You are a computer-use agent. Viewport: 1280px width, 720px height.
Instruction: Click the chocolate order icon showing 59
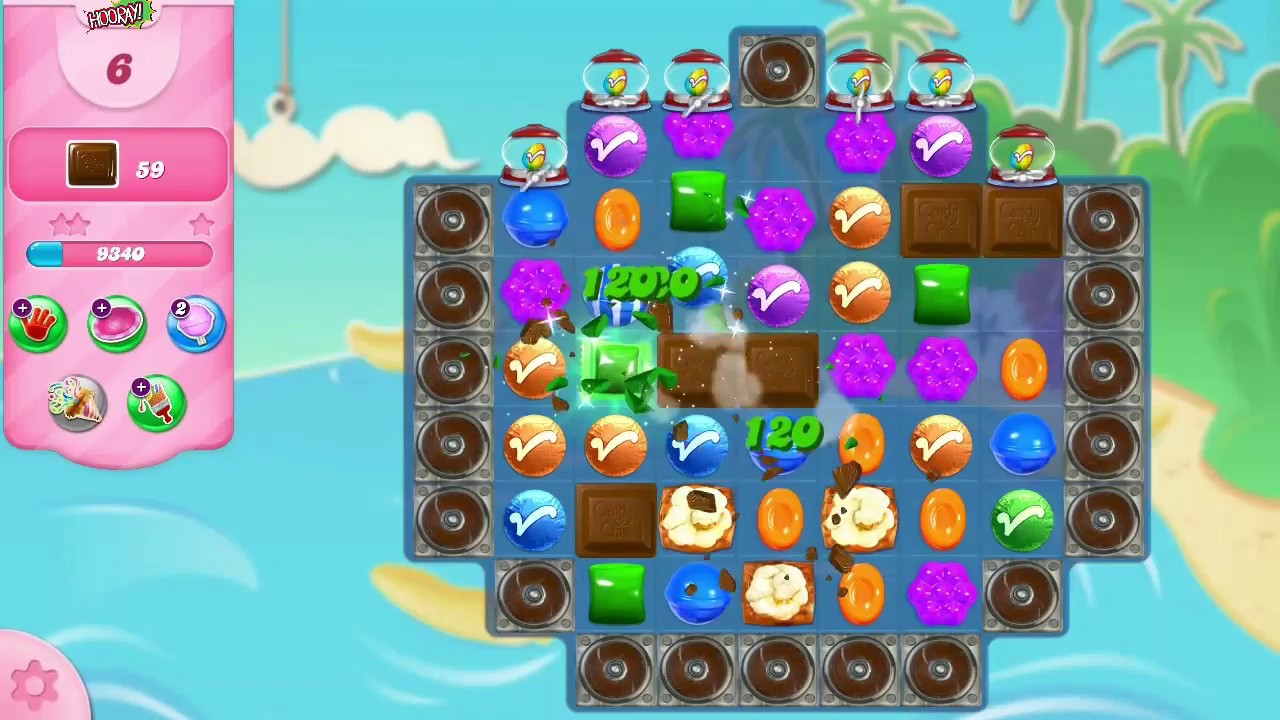[x=92, y=165]
